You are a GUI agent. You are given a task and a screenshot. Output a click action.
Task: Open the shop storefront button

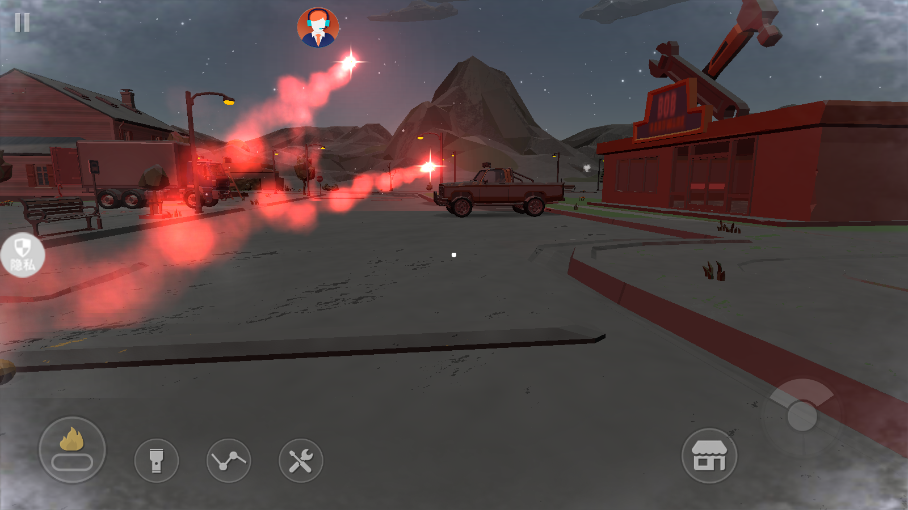coord(709,457)
